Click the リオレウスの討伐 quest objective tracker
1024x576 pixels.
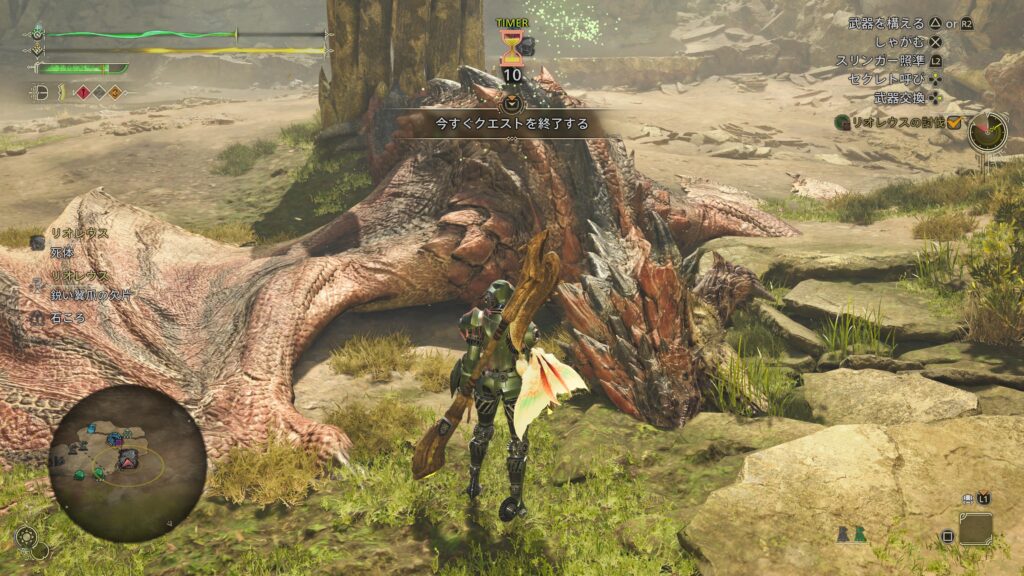point(897,122)
